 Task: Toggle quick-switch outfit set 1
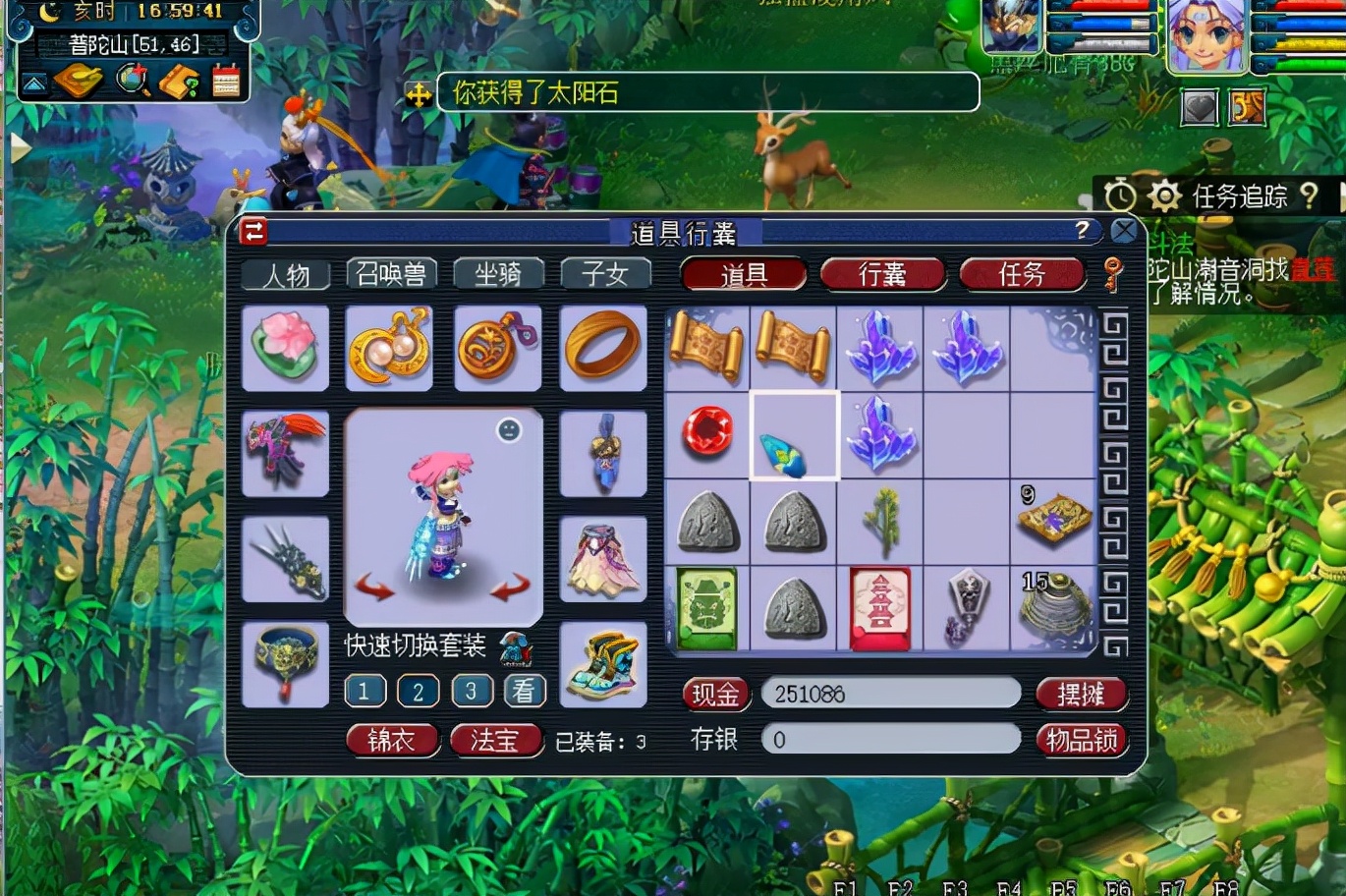365,691
